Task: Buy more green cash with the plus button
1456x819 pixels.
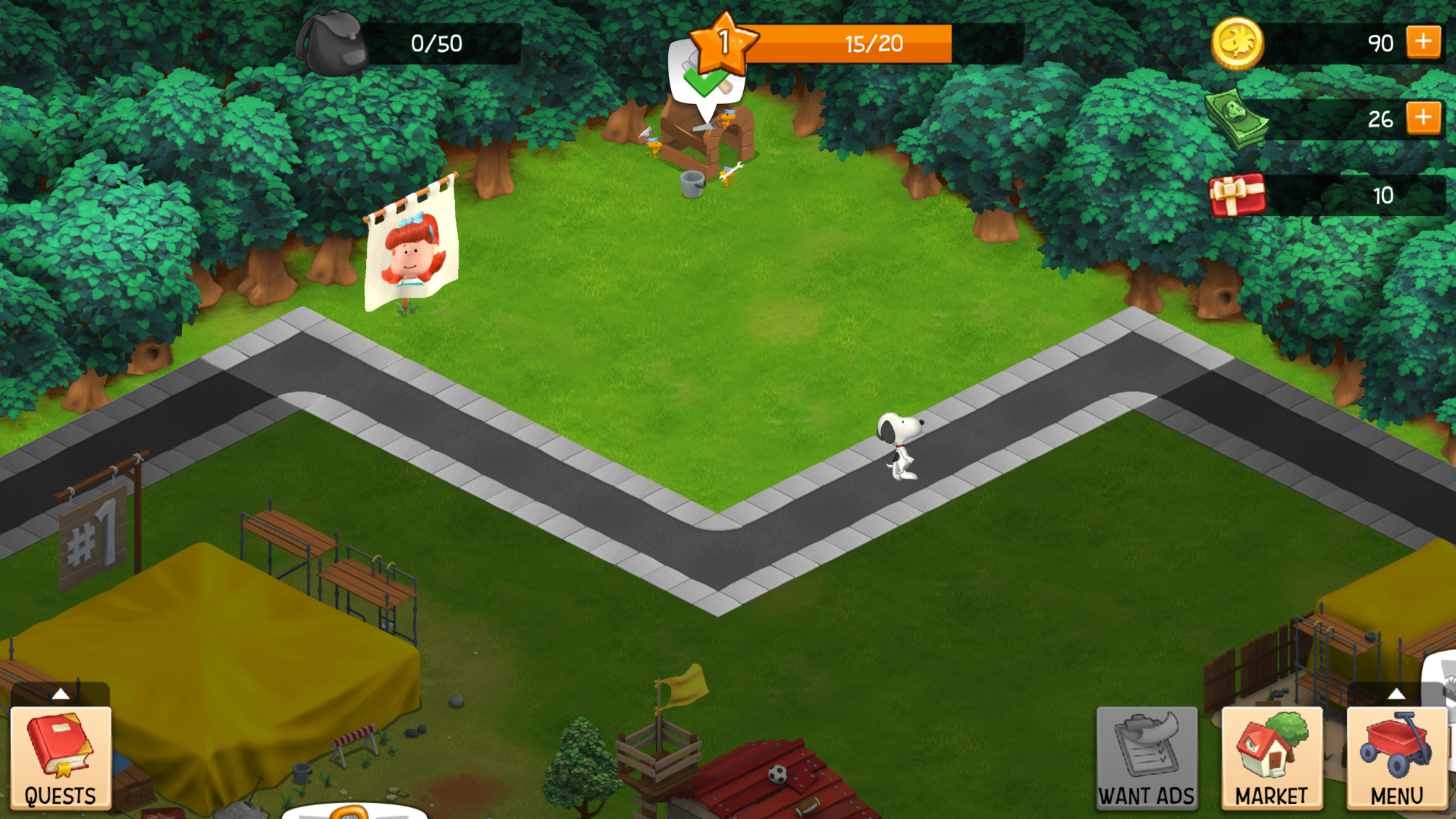Action: tap(1423, 118)
